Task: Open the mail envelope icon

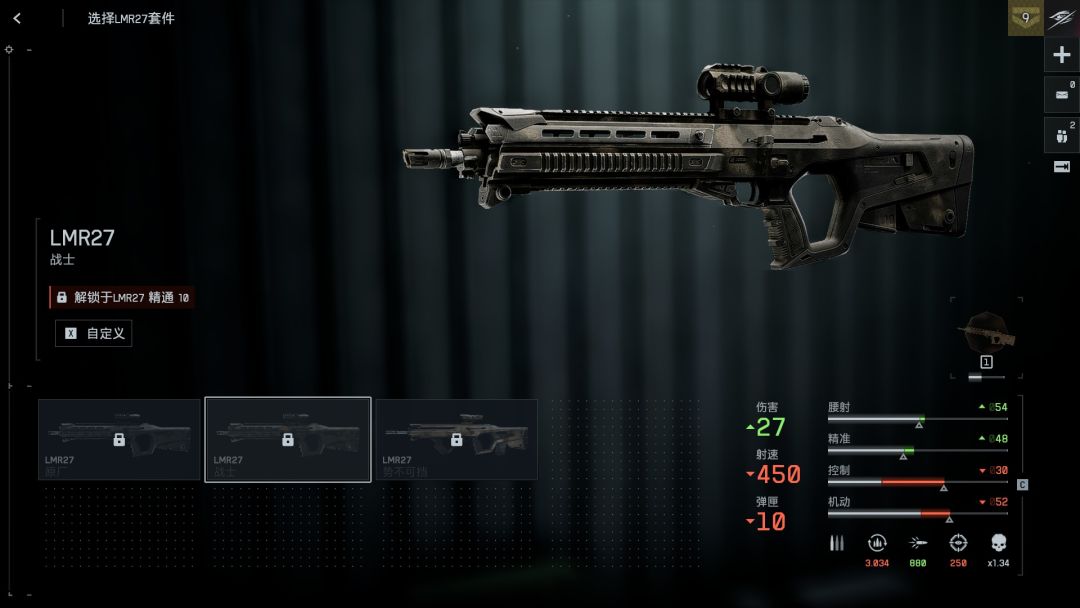Action: pyautogui.click(x=1062, y=95)
